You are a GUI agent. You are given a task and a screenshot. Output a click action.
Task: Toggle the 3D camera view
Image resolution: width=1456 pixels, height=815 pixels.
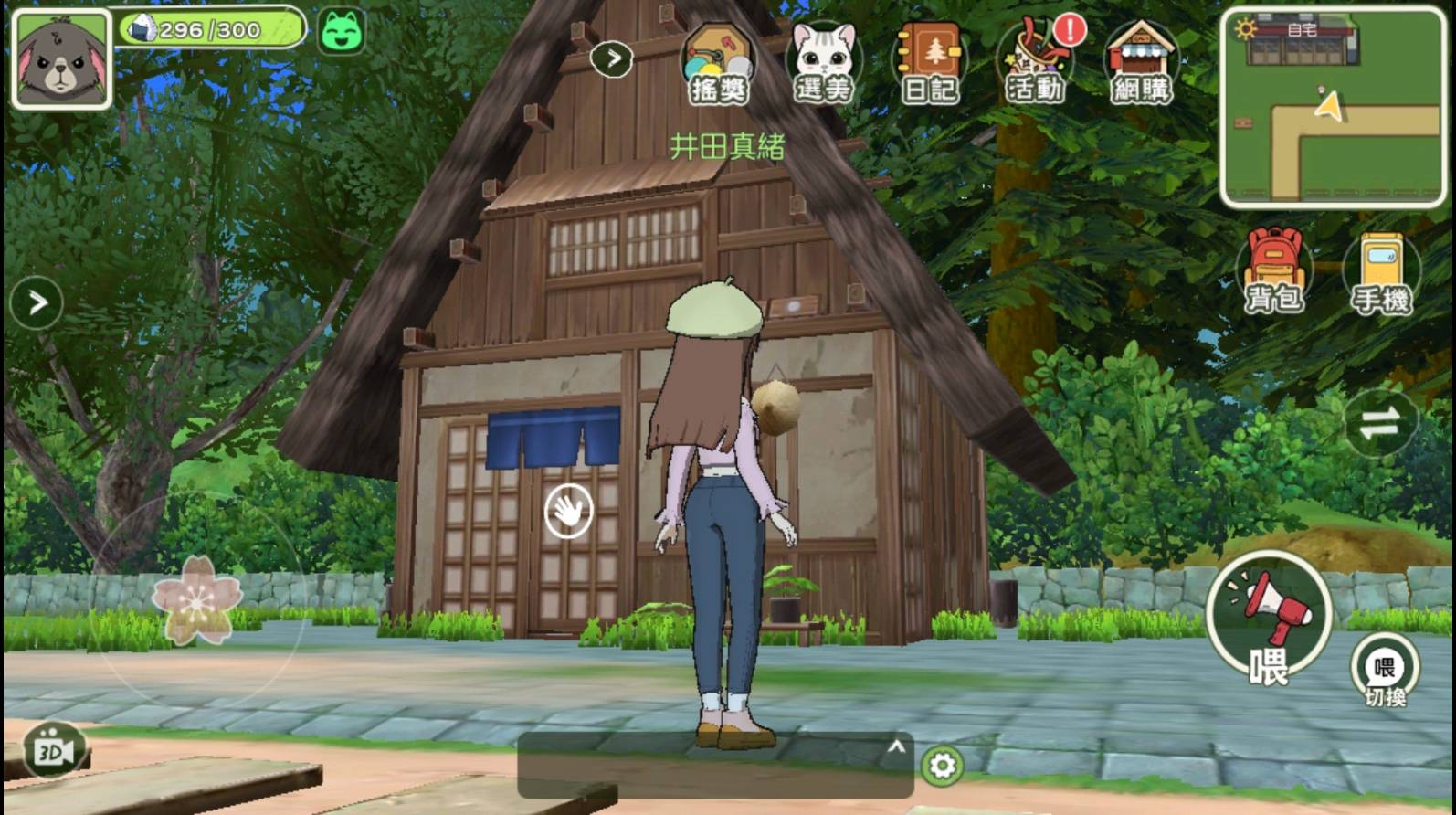tap(53, 751)
